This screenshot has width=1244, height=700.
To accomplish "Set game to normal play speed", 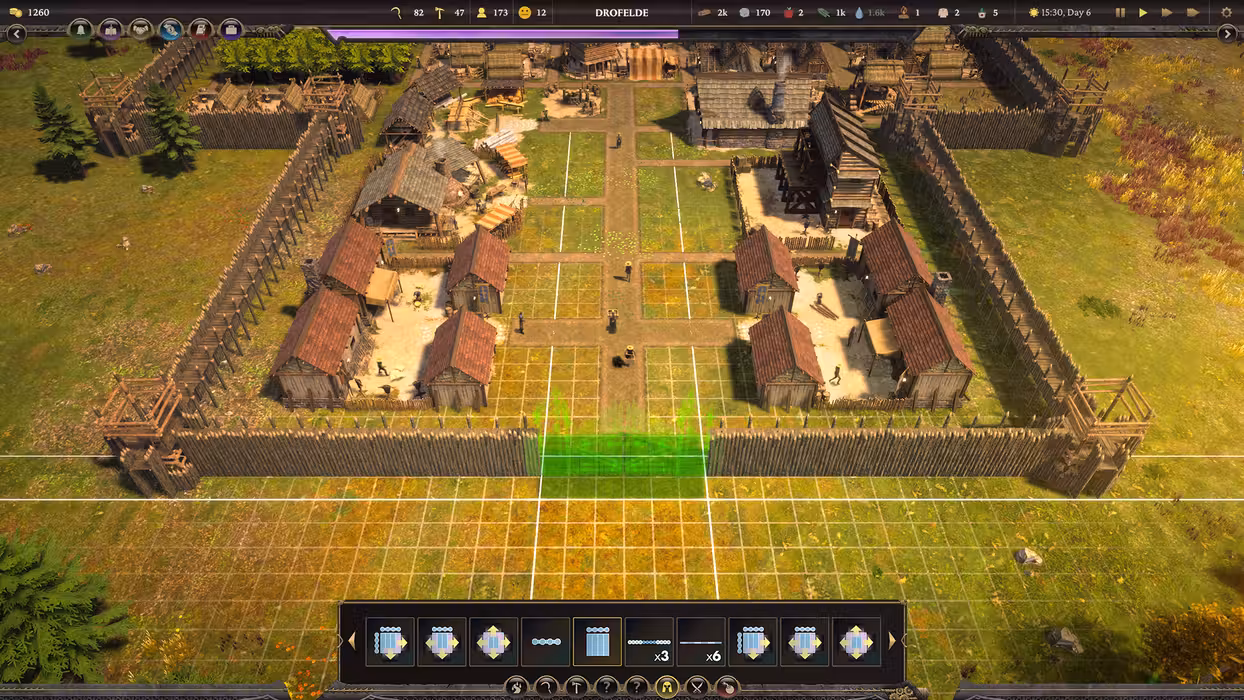I will coord(1143,13).
